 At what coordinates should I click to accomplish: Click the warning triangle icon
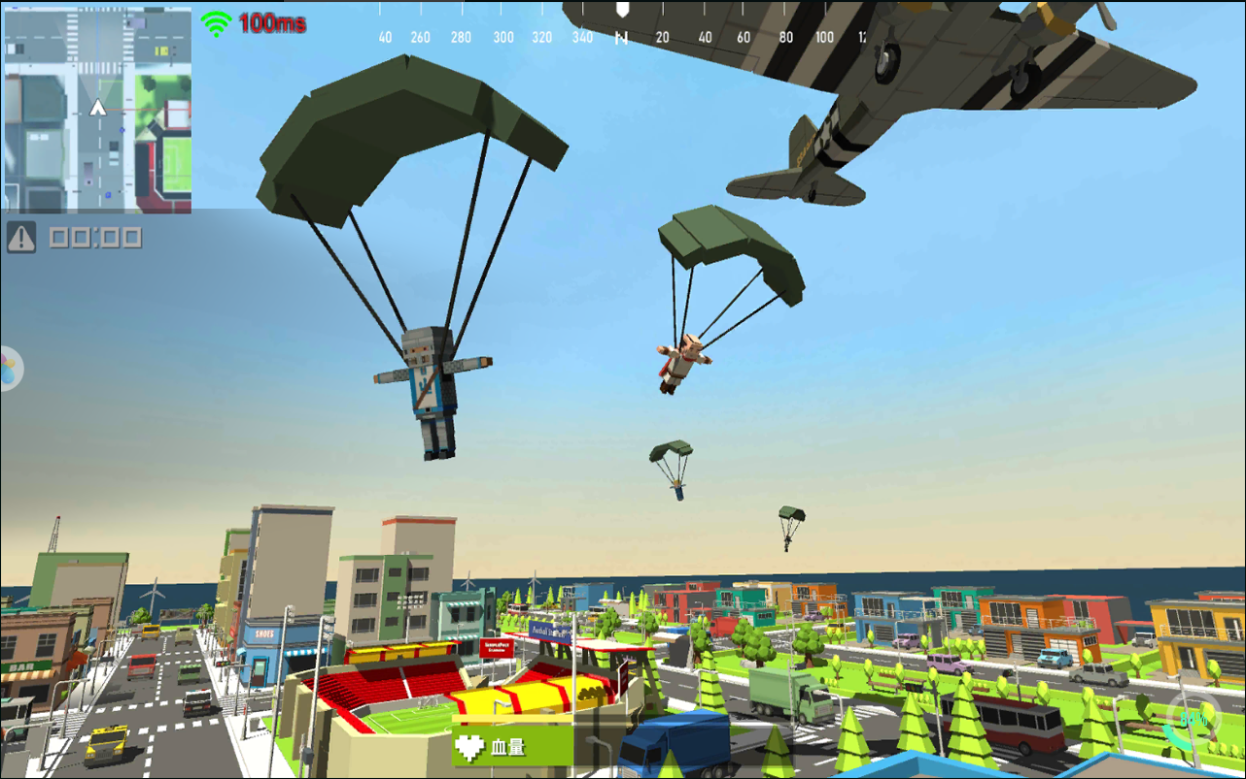click(x=21, y=238)
